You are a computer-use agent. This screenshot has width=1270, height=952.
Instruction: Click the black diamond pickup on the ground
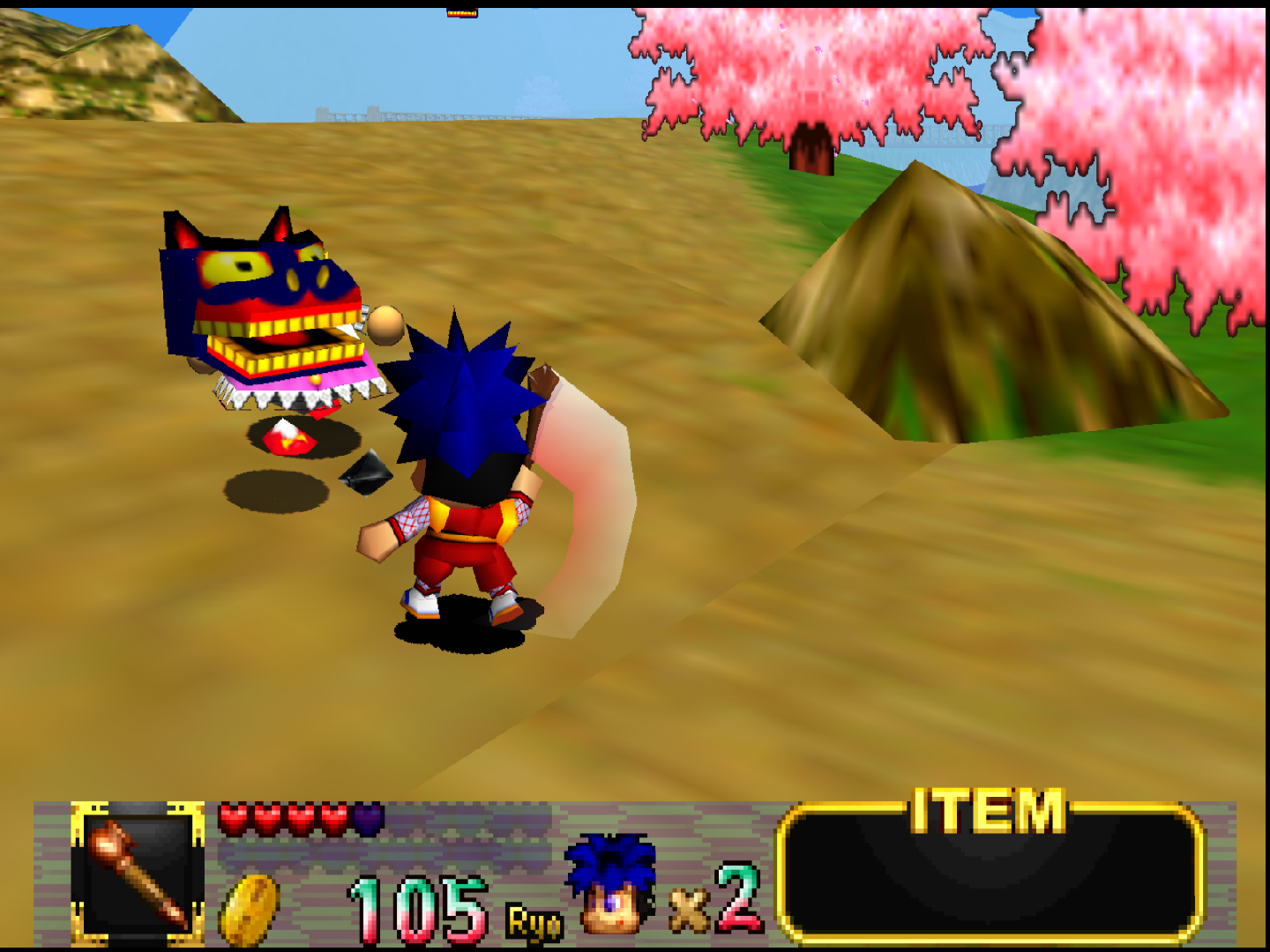[366, 472]
